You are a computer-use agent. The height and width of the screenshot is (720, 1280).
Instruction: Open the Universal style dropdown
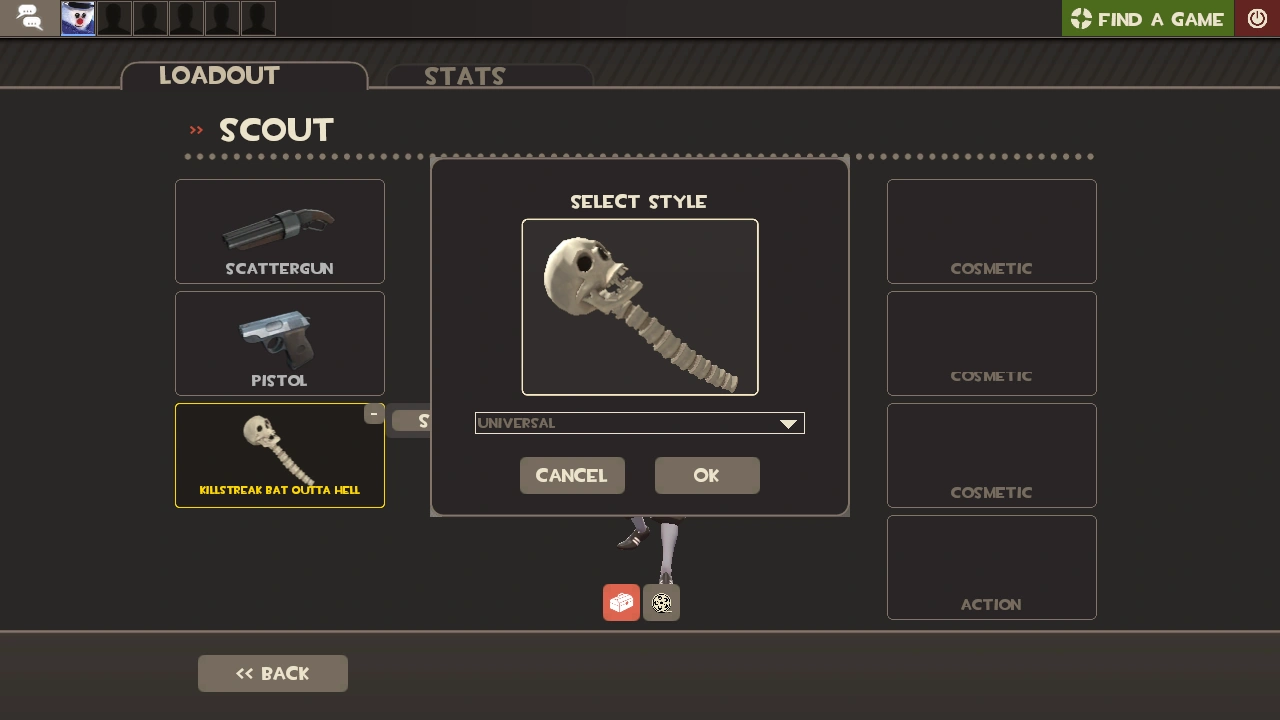click(x=640, y=423)
